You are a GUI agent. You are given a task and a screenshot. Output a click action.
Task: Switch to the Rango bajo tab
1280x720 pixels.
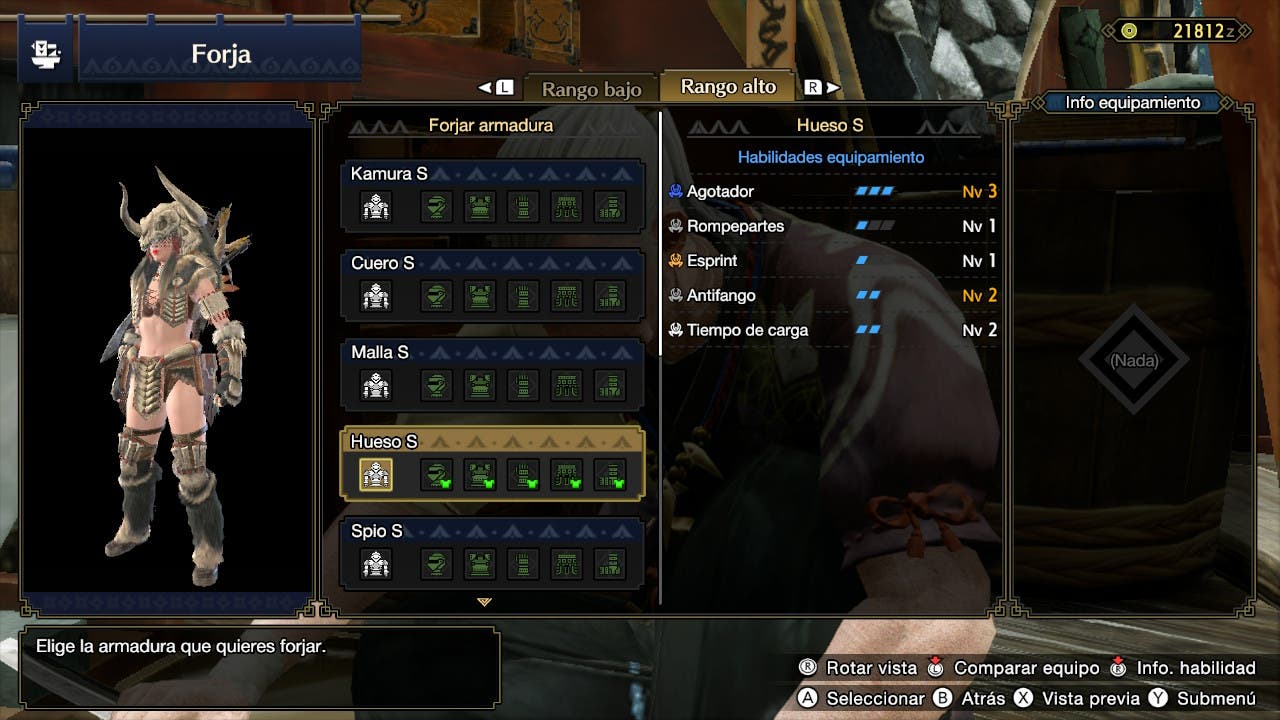click(591, 88)
